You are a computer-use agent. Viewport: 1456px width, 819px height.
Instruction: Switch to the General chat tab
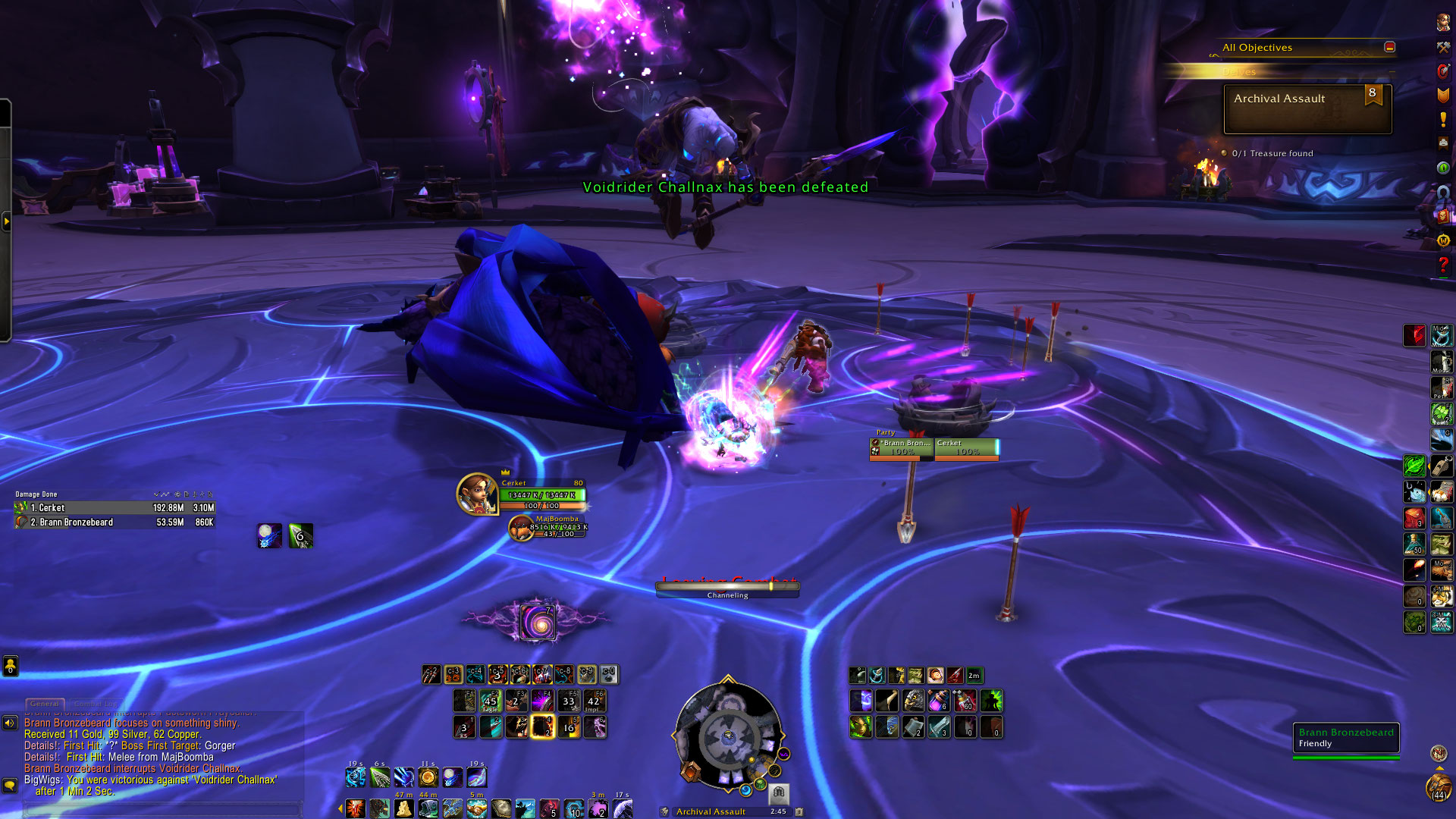pos(45,704)
